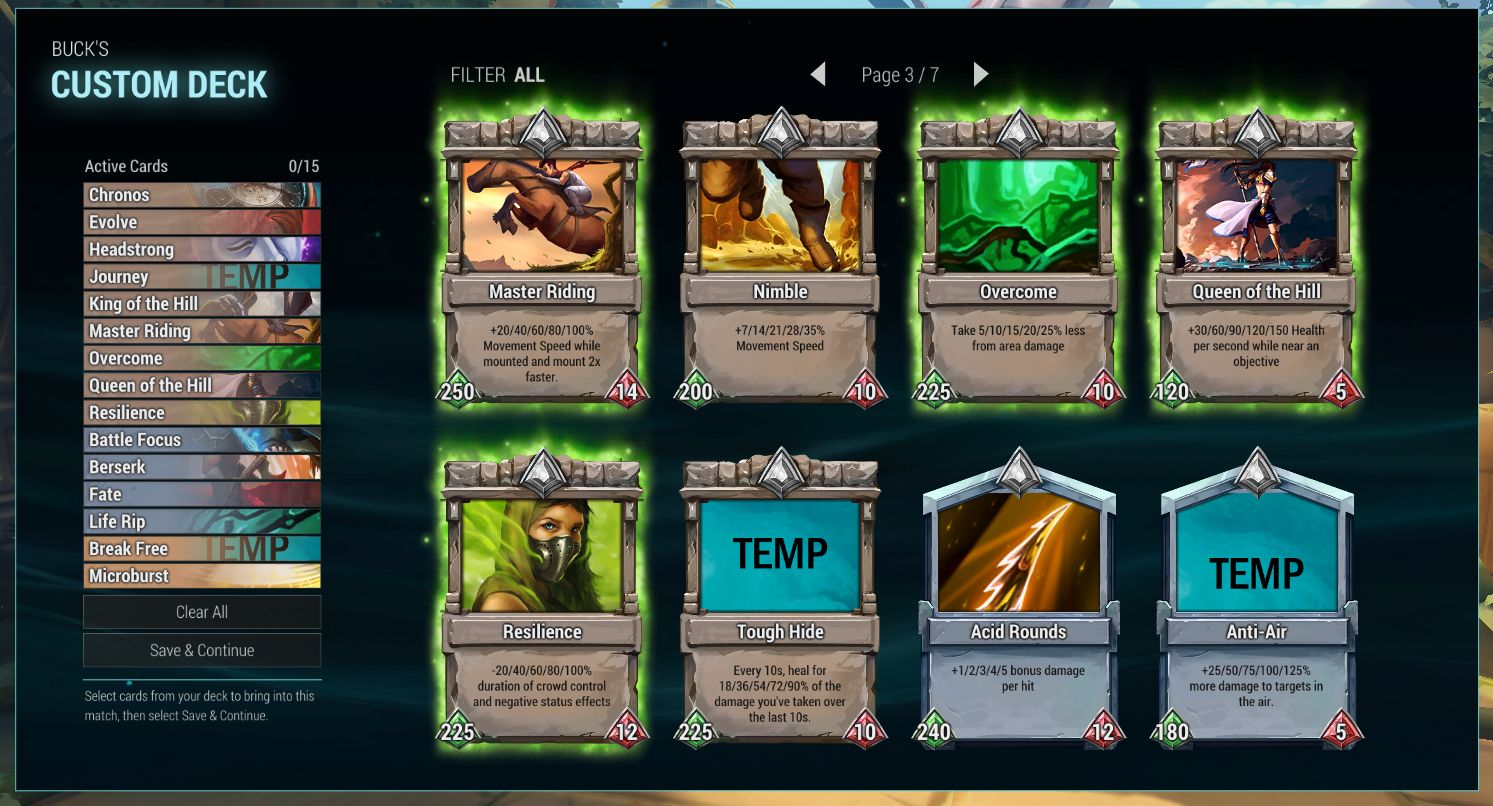Choose Battle Focus in the active list
Viewport: 1493px width, 806px height.
click(202, 440)
